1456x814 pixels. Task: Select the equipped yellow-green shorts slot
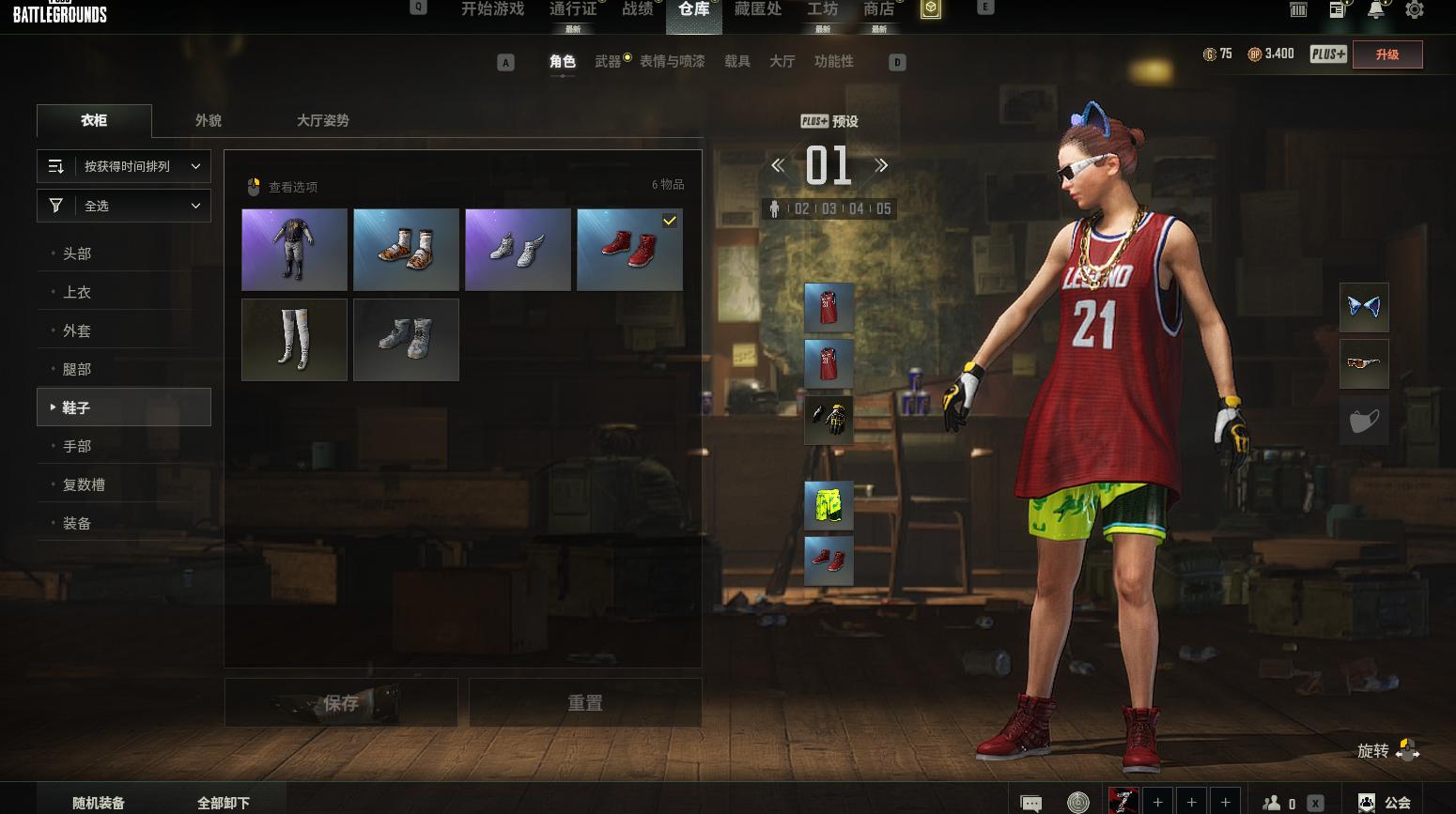[829, 505]
